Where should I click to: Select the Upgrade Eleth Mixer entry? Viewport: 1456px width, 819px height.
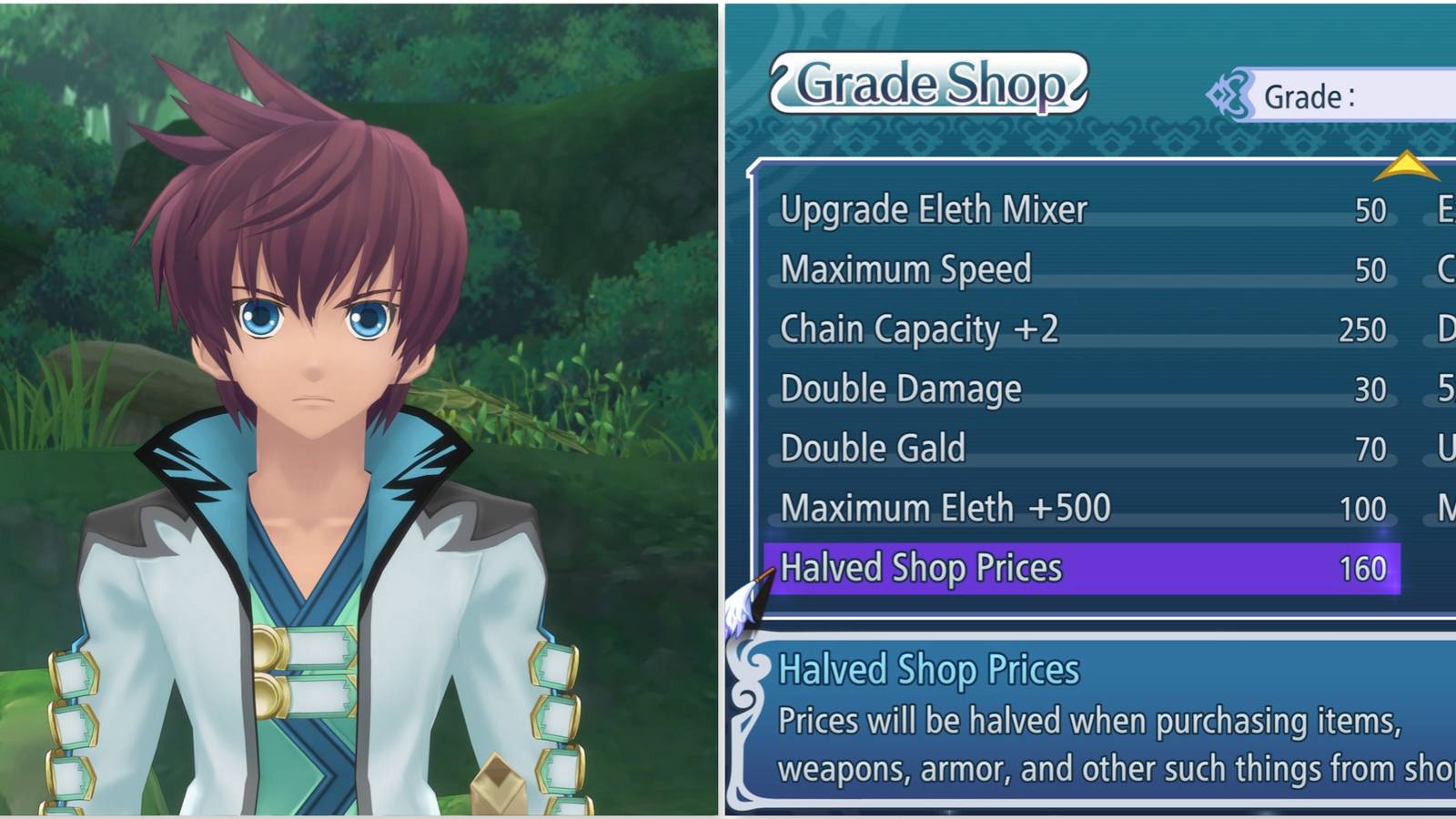click(932, 209)
